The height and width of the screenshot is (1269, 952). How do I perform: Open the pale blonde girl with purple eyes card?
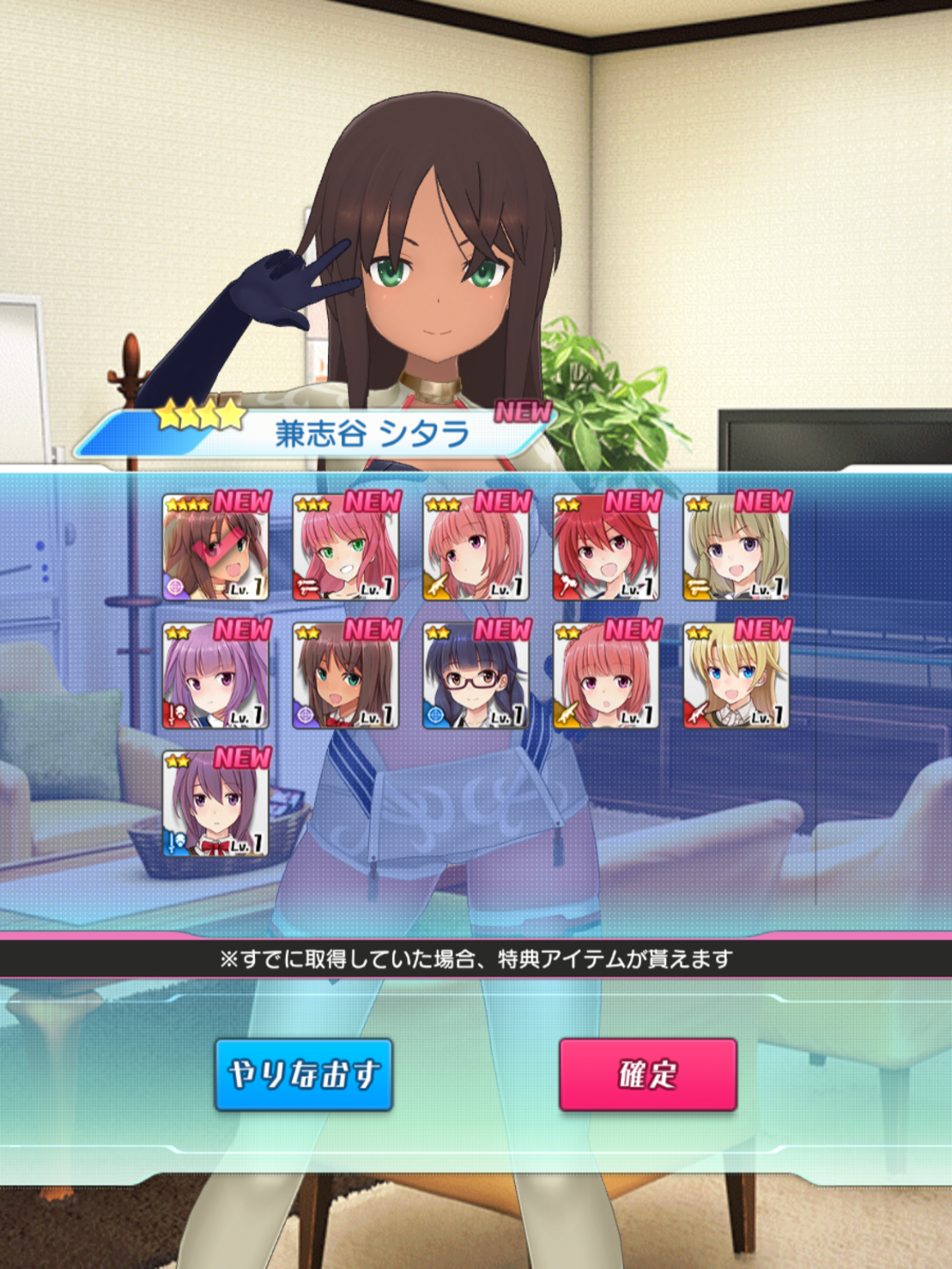coord(737,548)
